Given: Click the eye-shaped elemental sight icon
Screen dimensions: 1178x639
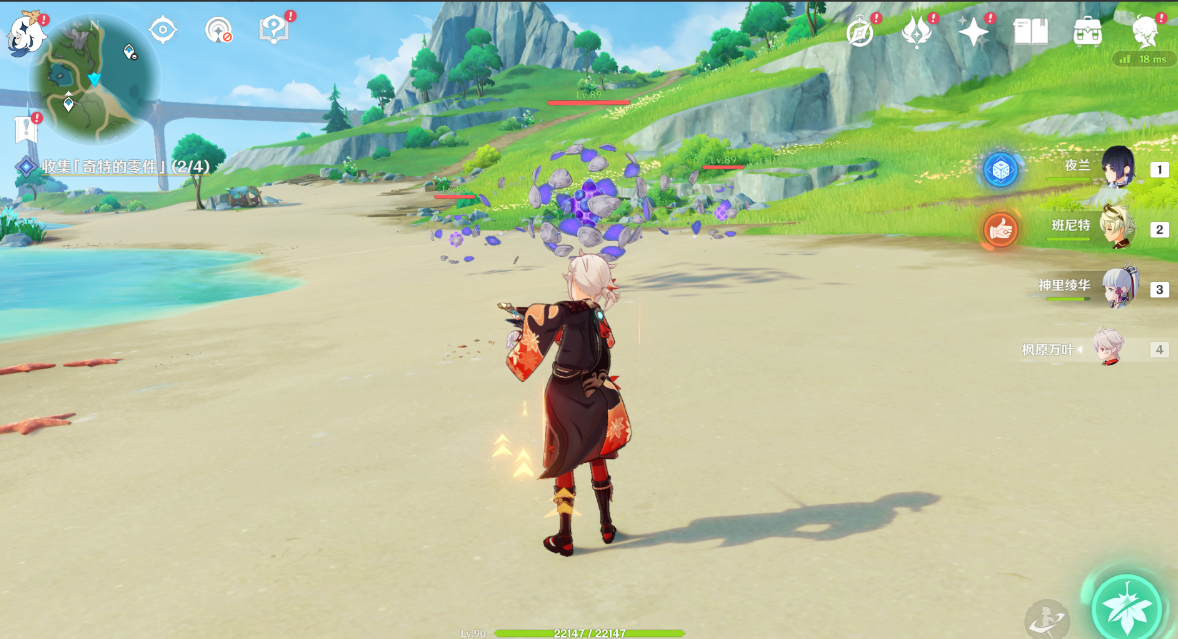Looking at the screenshot, I should pyautogui.click(x=162, y=30).
